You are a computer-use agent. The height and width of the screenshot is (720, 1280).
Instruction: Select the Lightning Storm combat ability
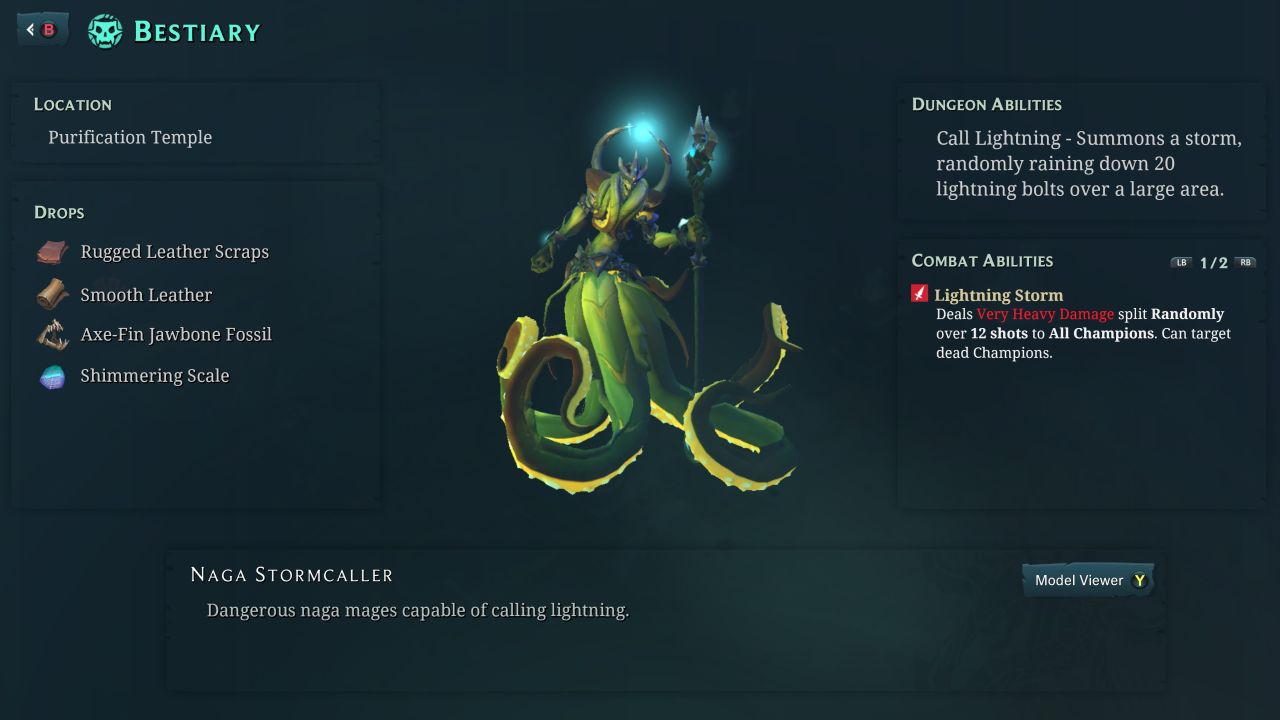pos(998,295)
